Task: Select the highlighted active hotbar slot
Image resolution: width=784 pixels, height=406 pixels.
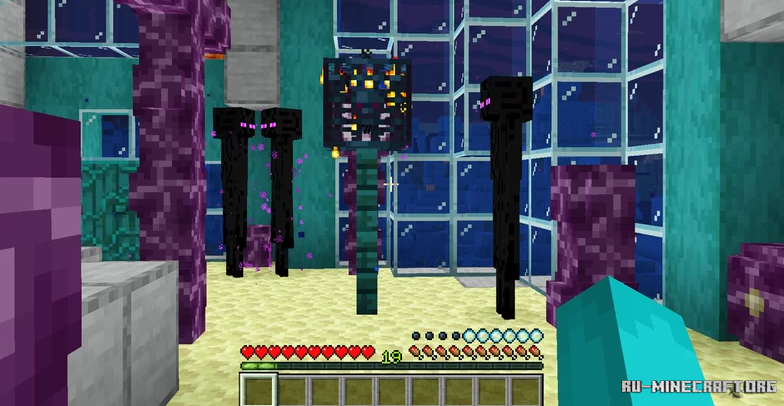Action: click(259, 391)
